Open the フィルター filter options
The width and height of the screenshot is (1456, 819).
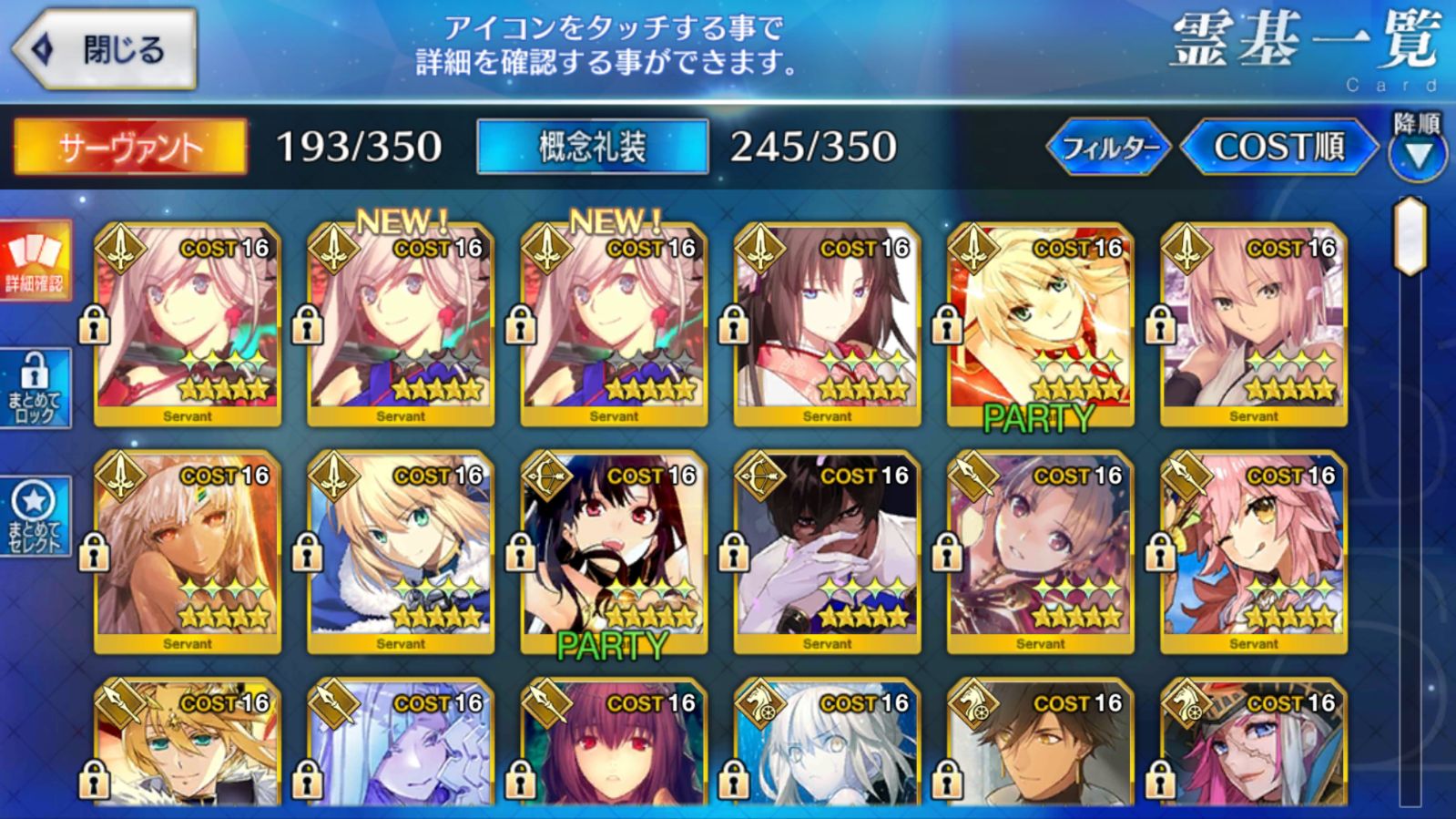[1109, 147]
